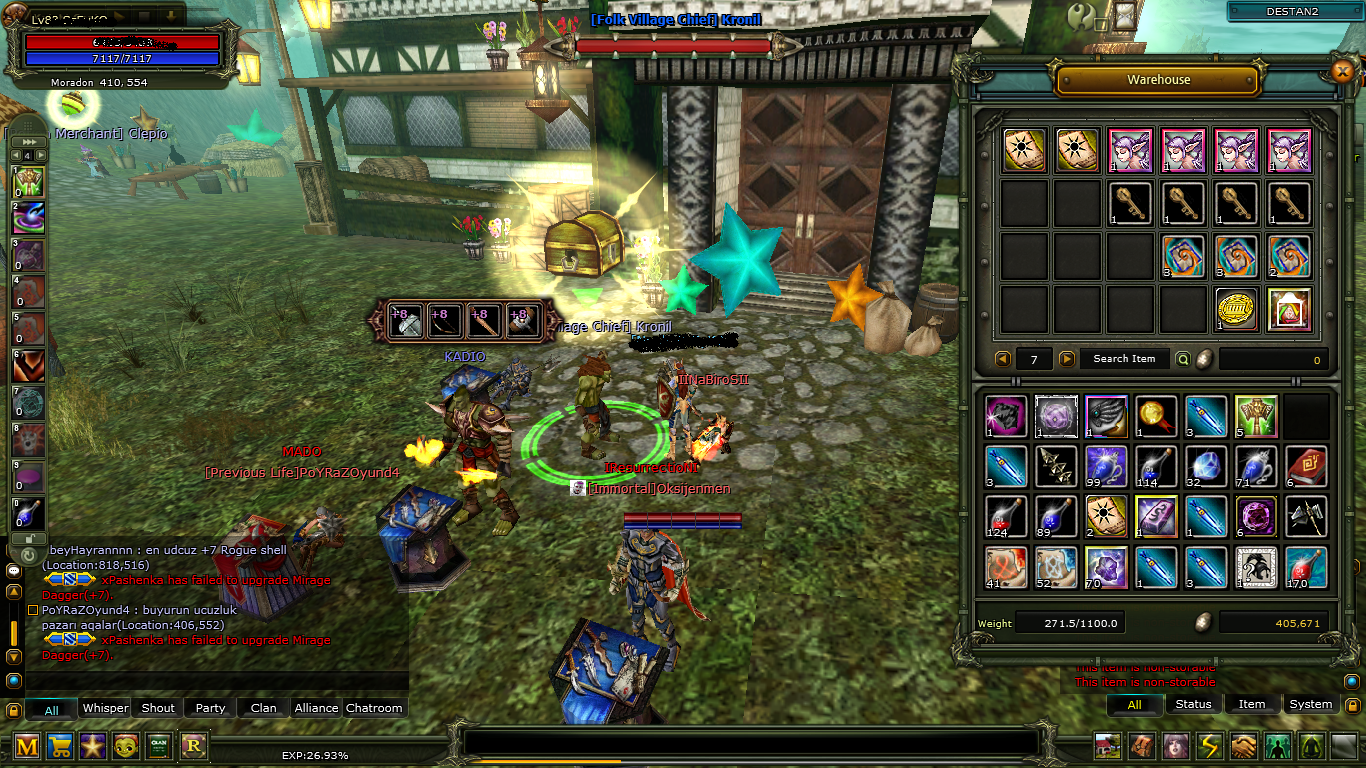
Task: Click the R ranking icon
Action: pyautogui.click(x=195, y=746)
